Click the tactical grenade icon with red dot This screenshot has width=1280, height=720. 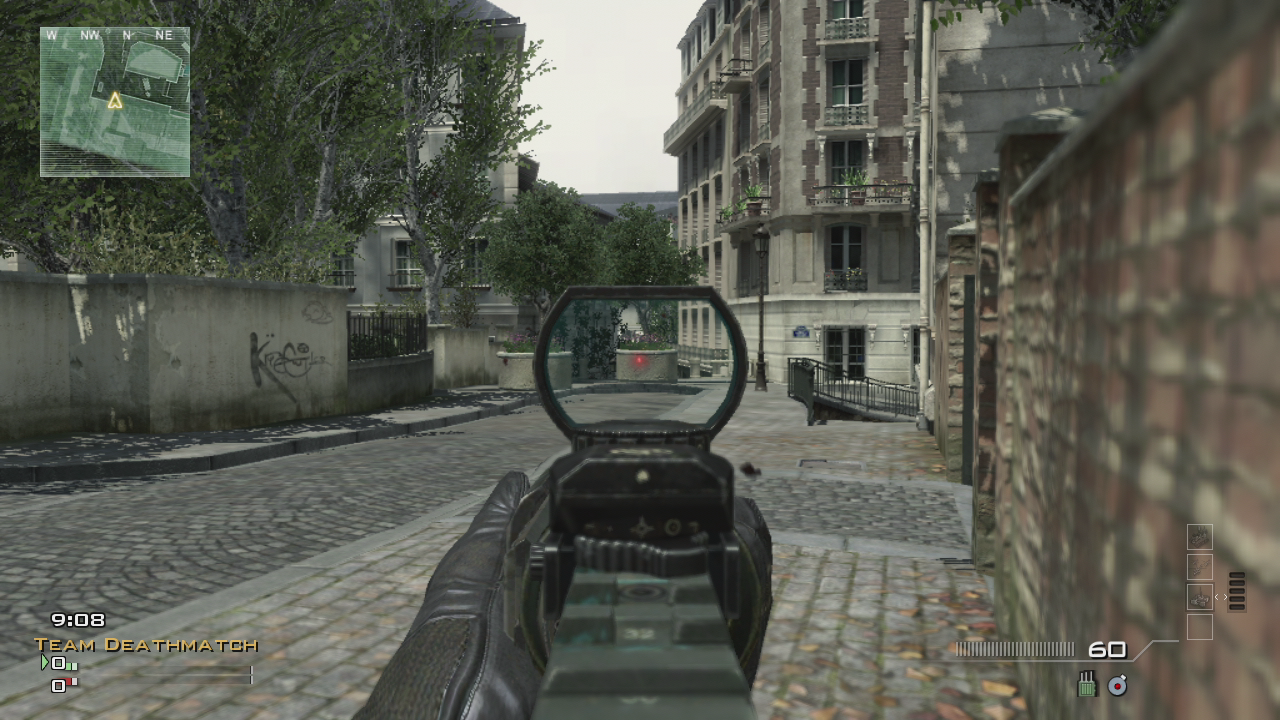[x=1117, y=686]
